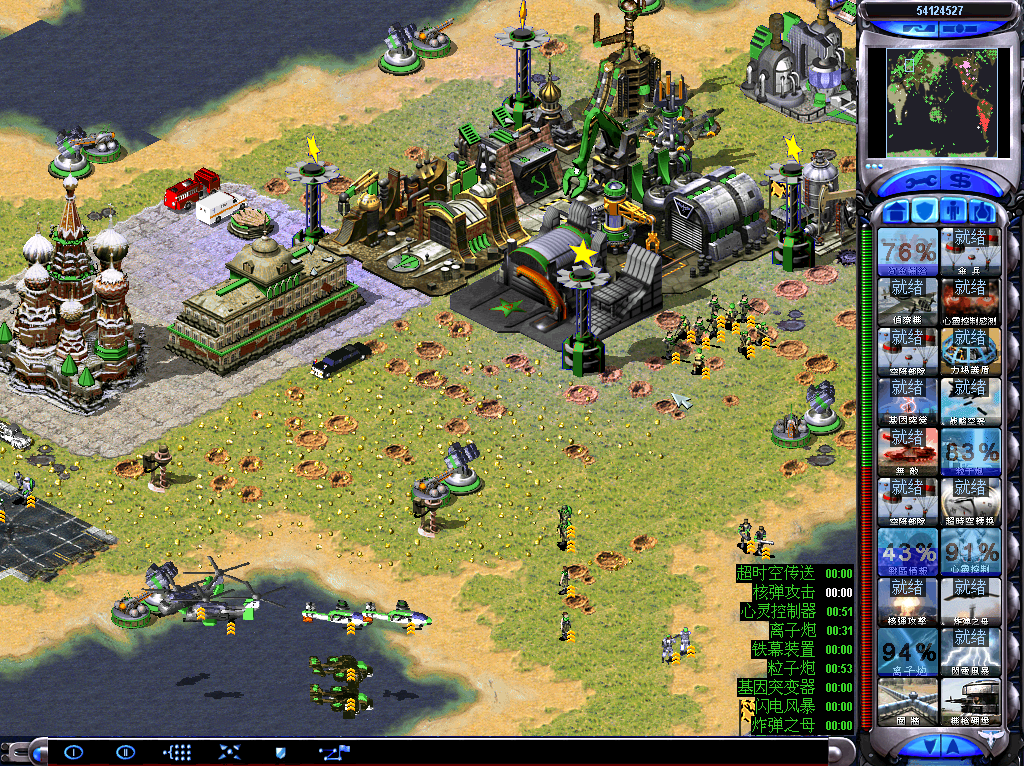Launch the Spy Plane (侦察机) power
The image size is (1024, 766).
908,301
